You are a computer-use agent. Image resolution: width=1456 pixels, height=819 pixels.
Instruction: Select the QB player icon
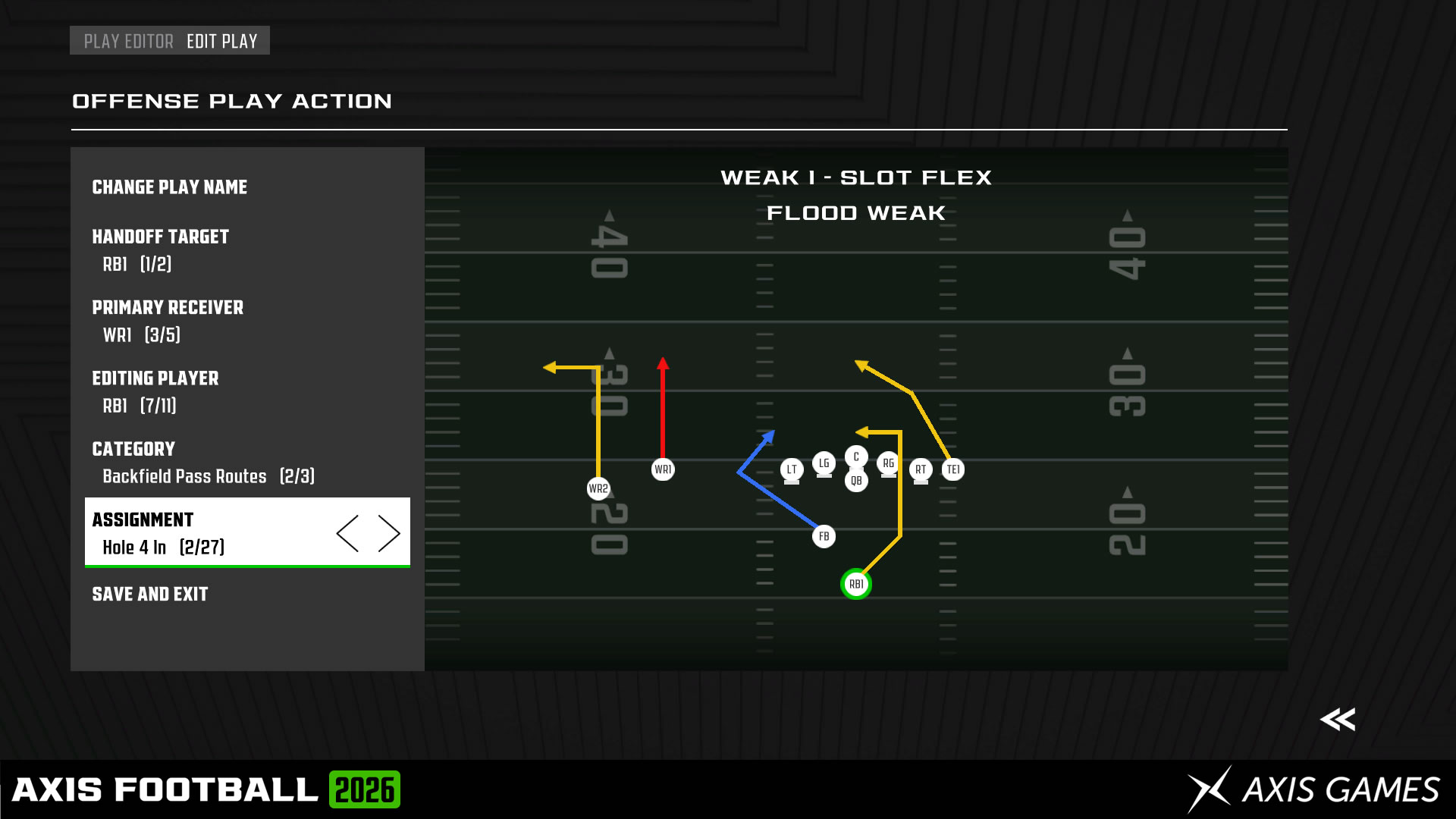[855, 479]
